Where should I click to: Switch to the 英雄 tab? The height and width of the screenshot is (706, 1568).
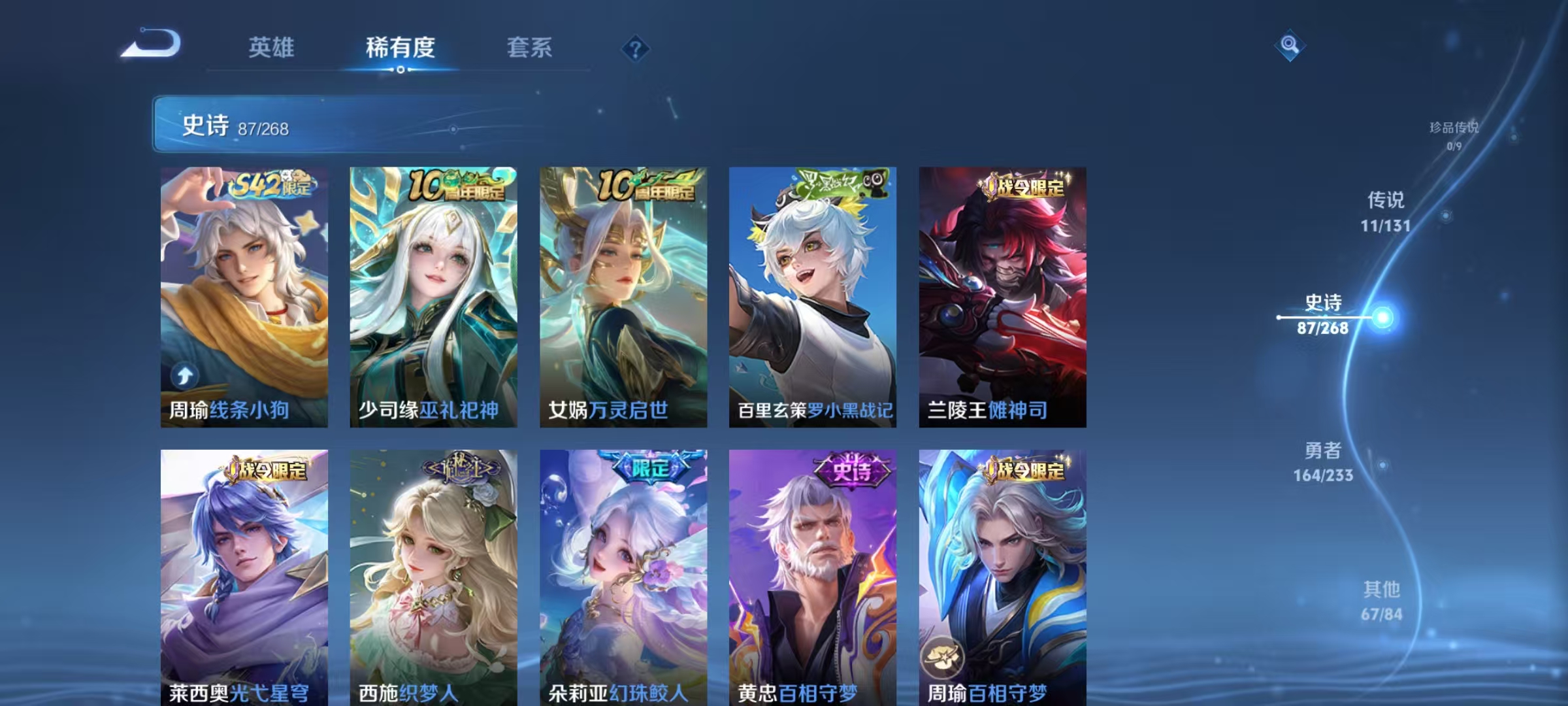tap(272, 48)
